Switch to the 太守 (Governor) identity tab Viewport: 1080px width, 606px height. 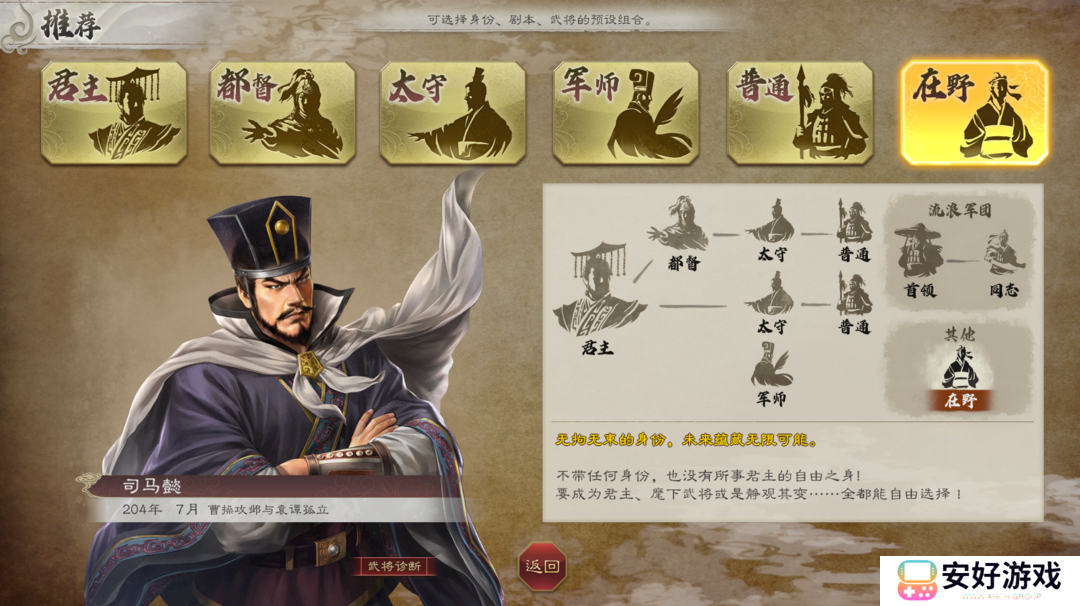click(x=452, y=113)
